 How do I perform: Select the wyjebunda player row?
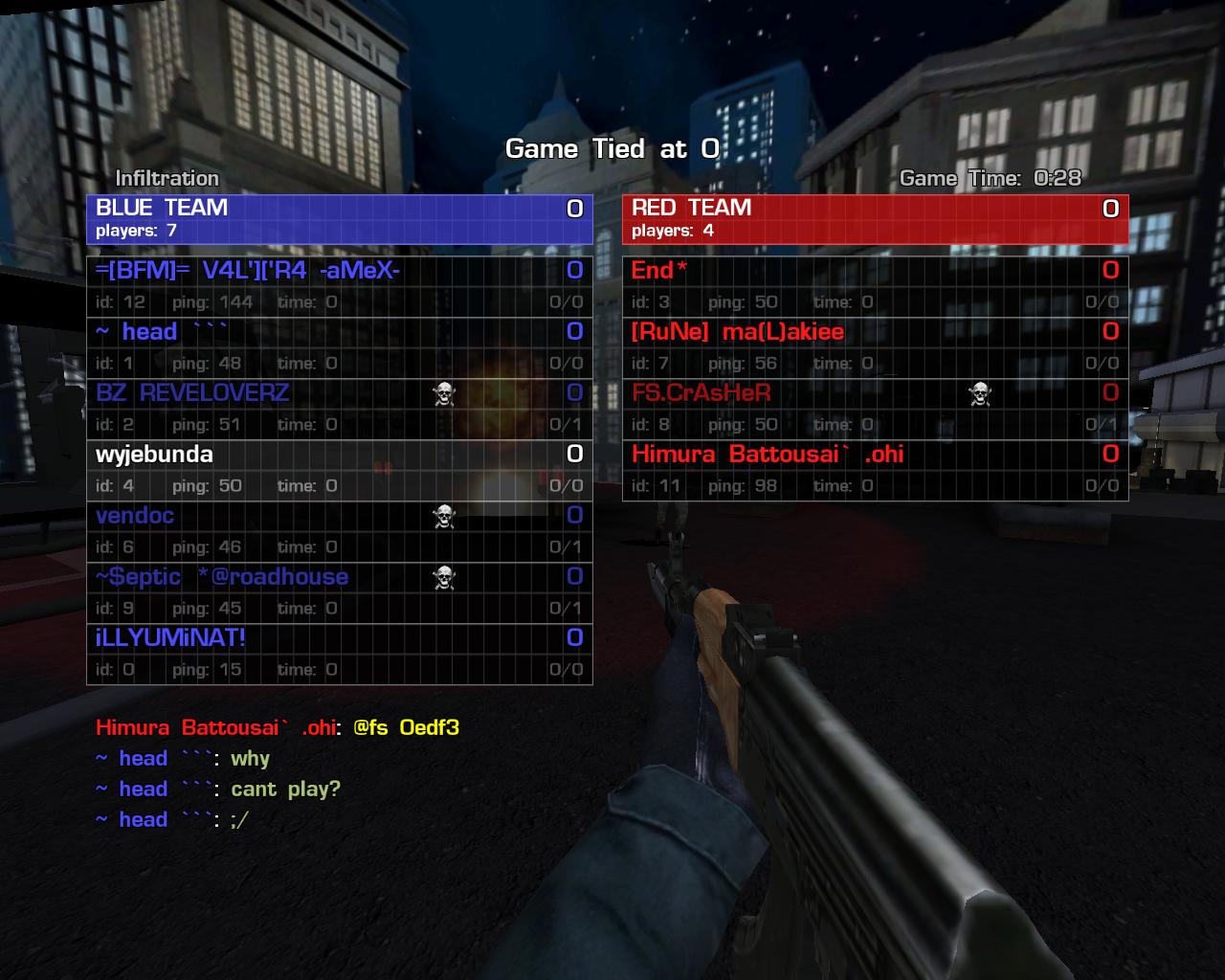339,469
